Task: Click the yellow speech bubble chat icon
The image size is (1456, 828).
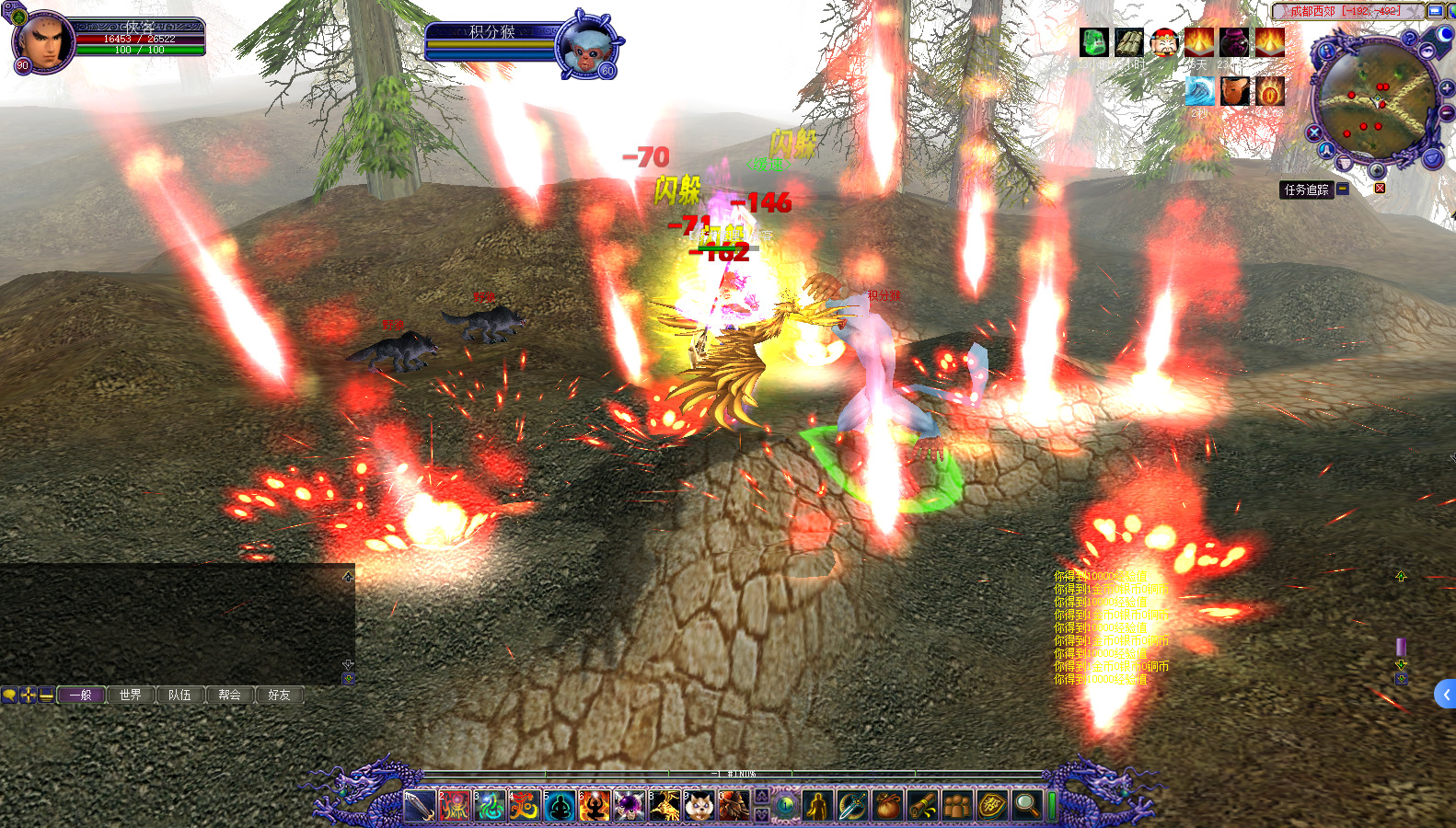Action: click(x=9, y=695)
